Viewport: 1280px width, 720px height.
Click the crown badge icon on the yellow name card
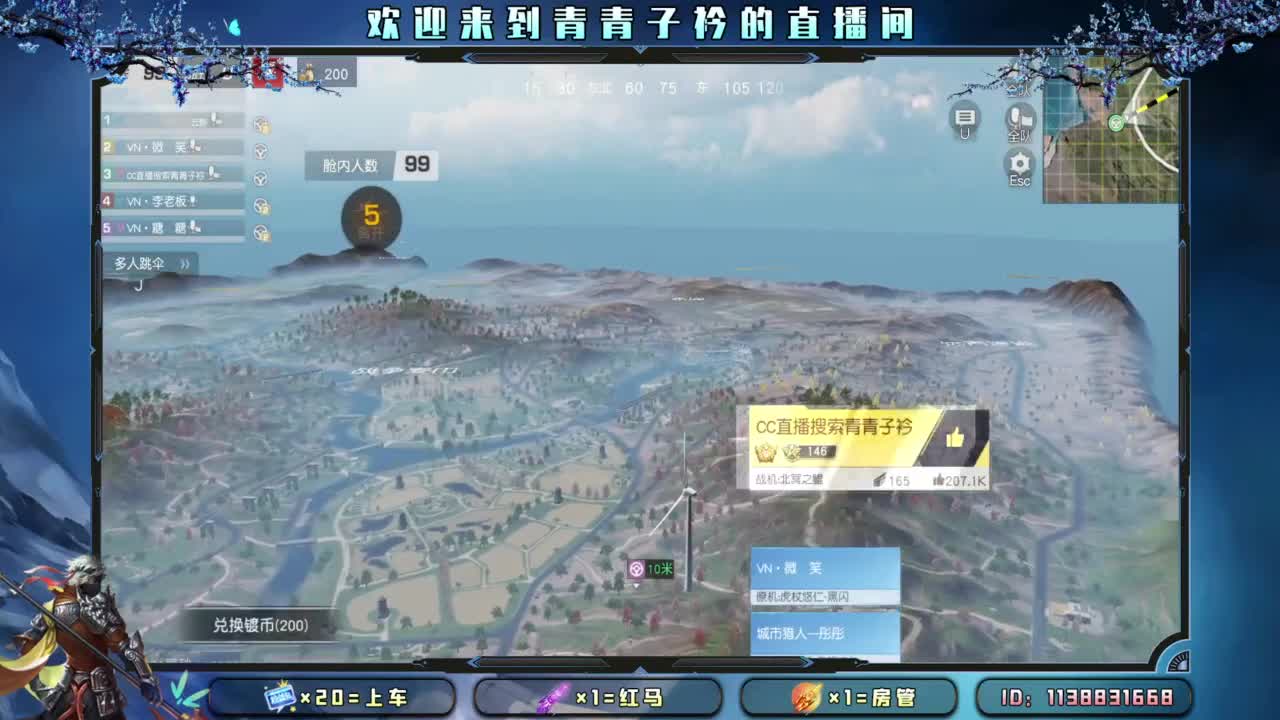pyautogui.click(x=764, y=455)
